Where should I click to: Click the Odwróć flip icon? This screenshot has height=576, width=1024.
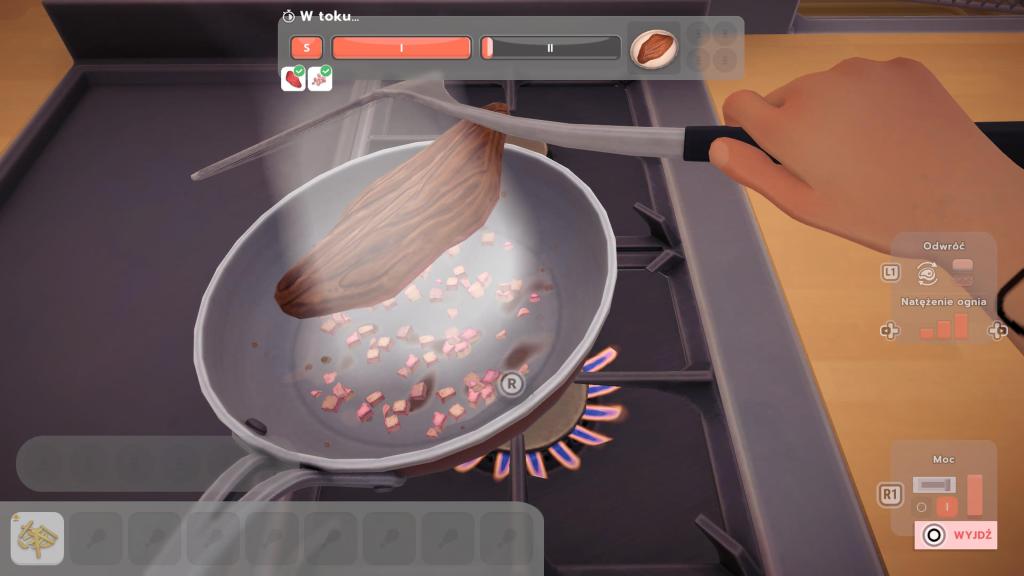(927, 272)
